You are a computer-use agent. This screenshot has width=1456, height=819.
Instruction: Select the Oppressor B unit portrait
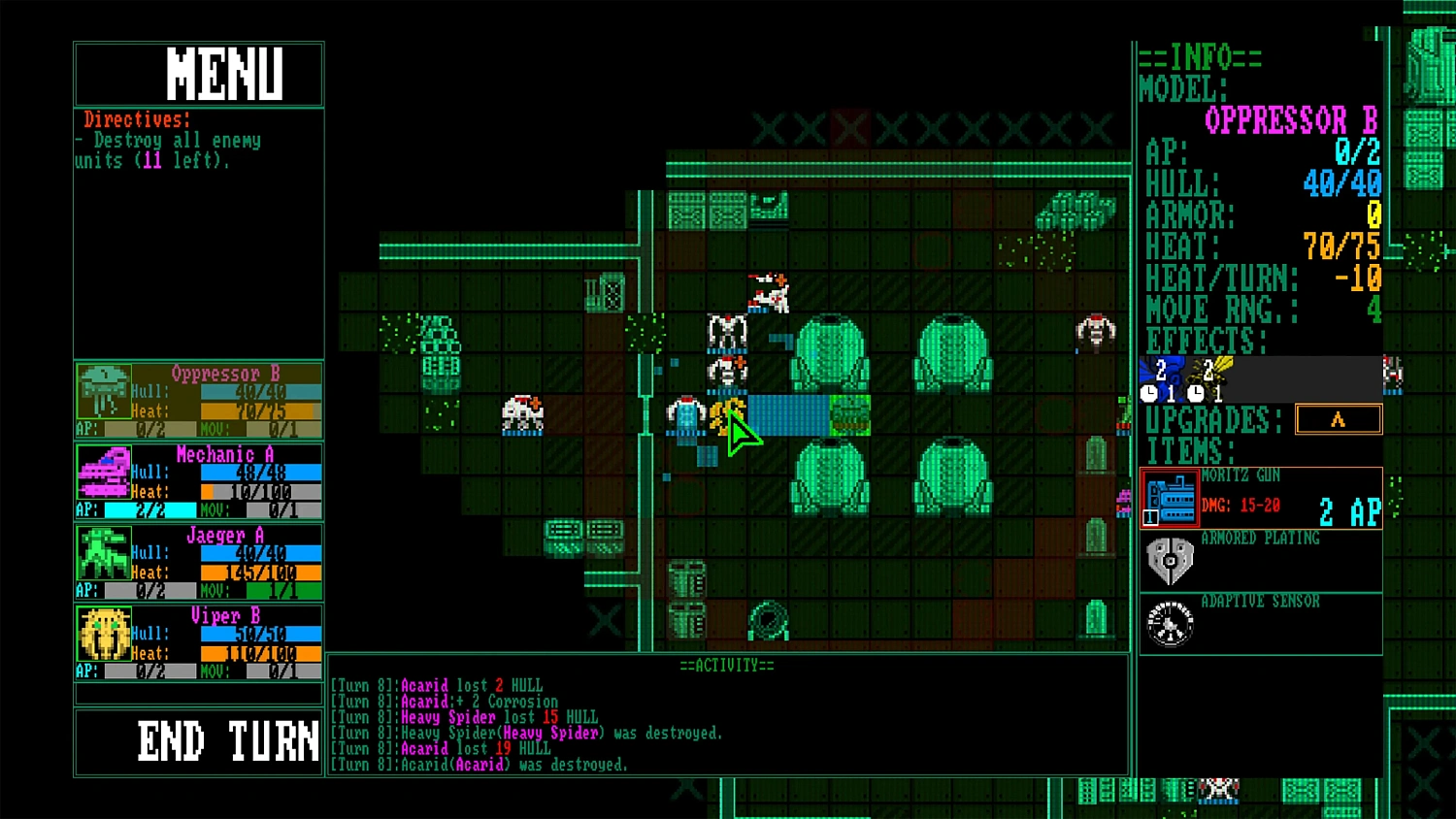tap(103, 391)
